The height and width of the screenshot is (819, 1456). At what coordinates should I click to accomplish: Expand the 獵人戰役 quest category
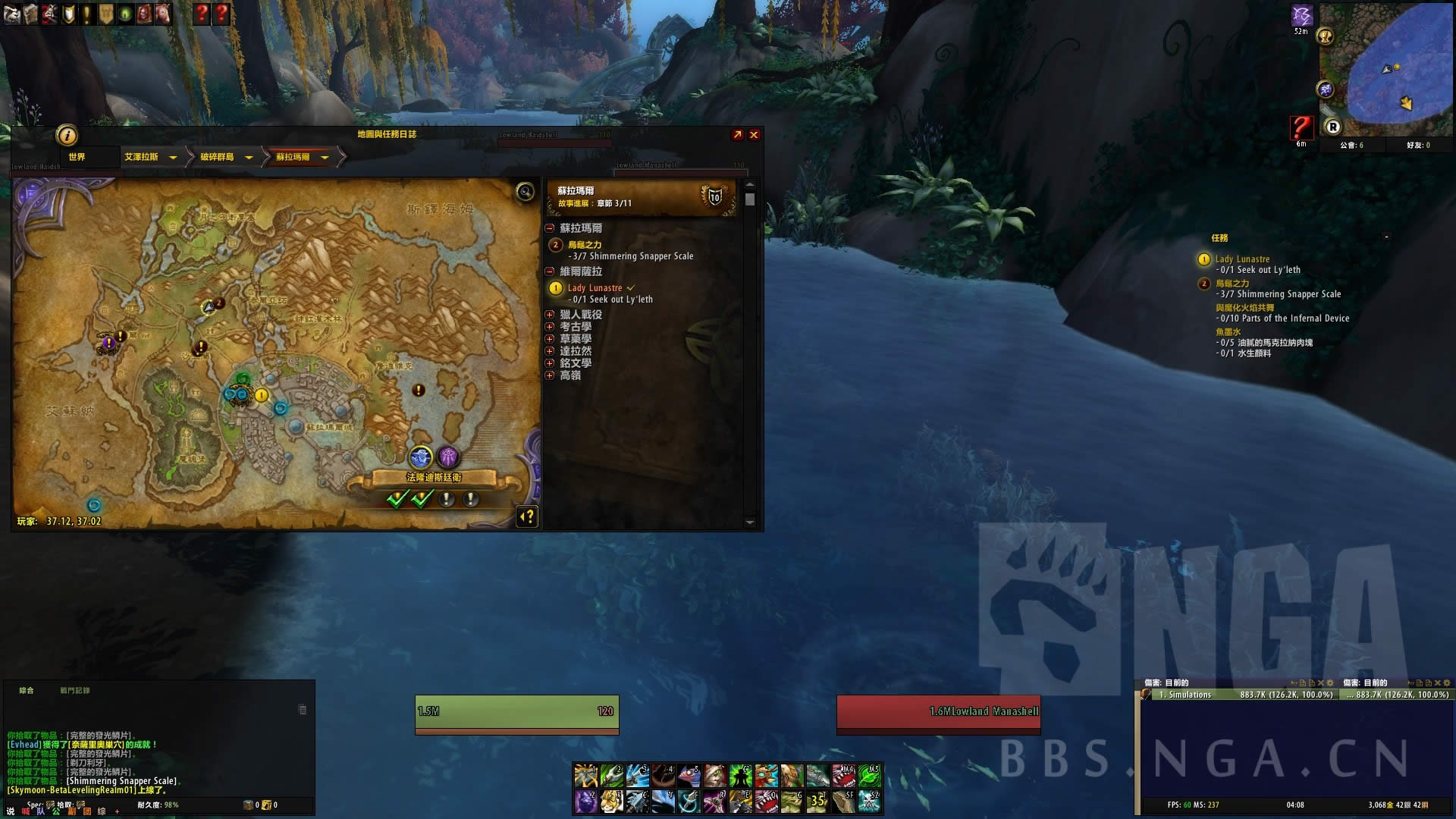[550, 315]
